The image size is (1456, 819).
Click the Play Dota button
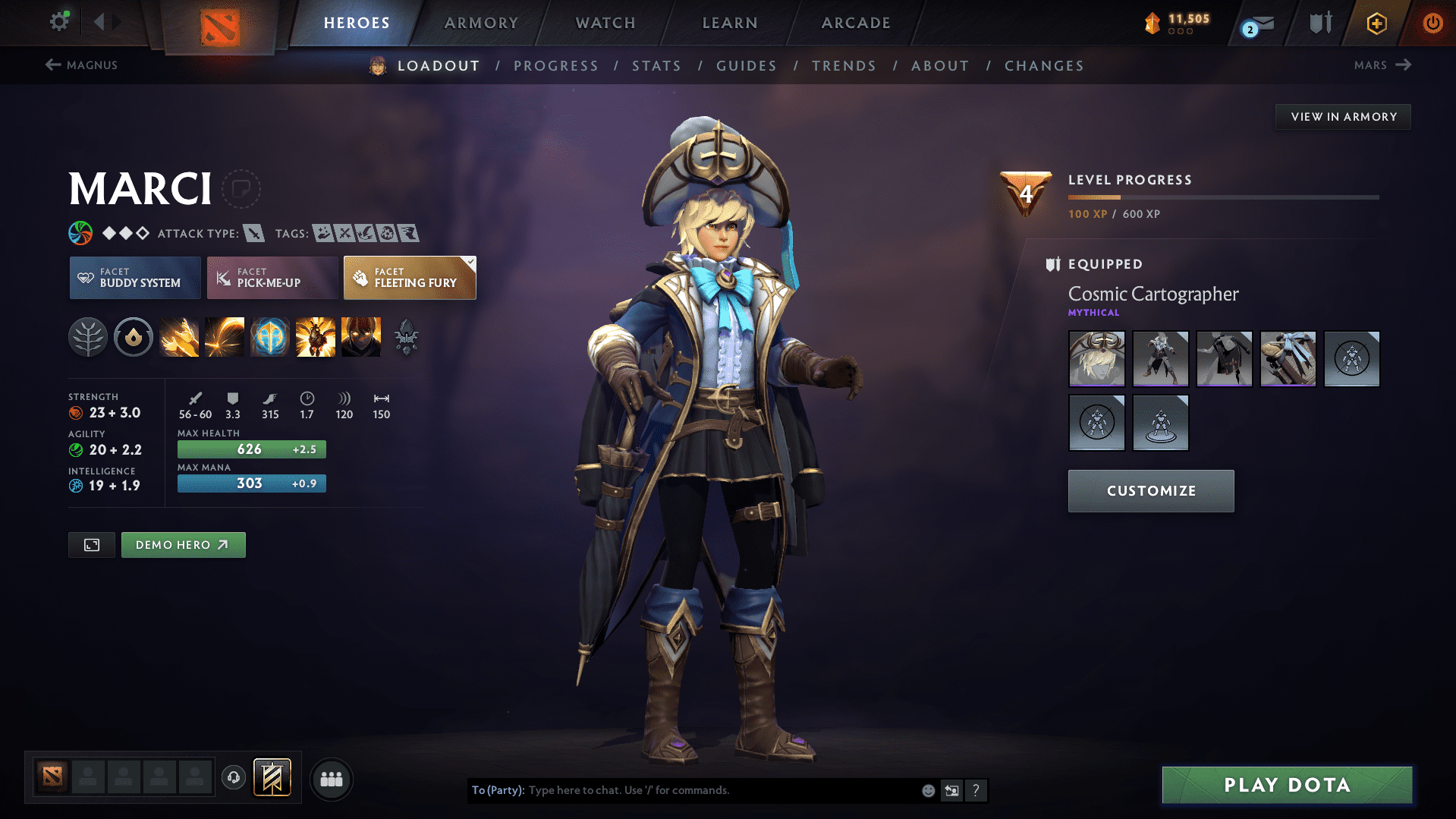pyautogui.click(x=1287, y=785)
